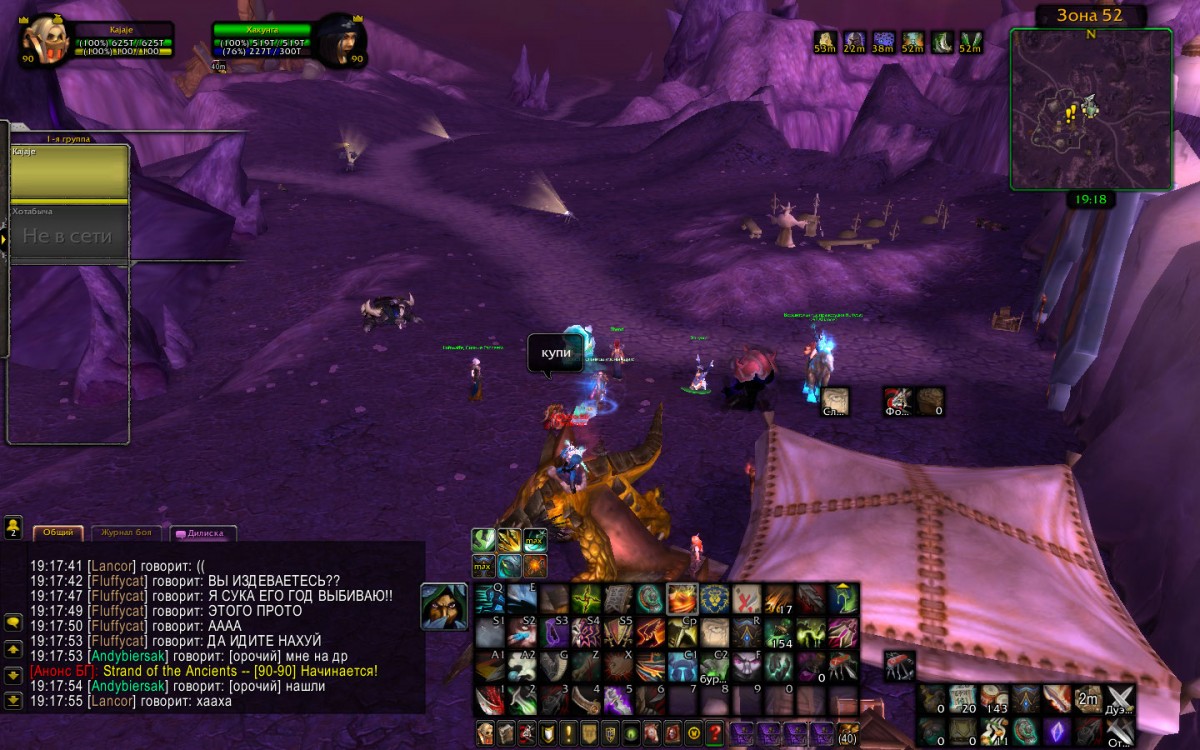This screenshot has height=750, width=1200.
Task: Open the Журнал боя combat log tab
Action: click(126, 533)
